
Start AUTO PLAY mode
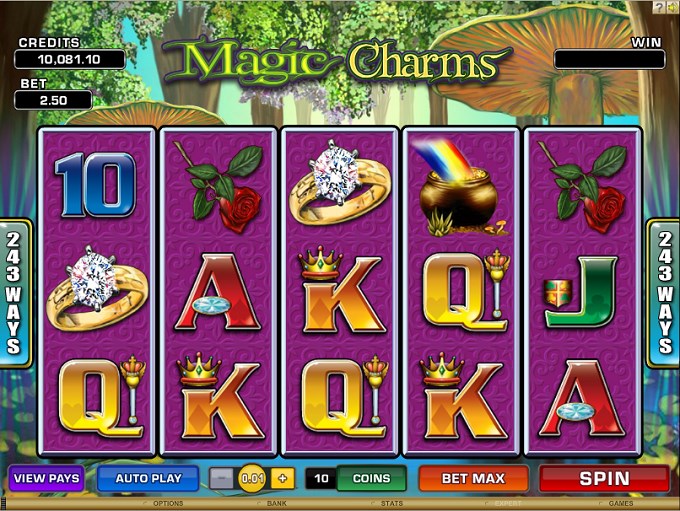point(148,478)
